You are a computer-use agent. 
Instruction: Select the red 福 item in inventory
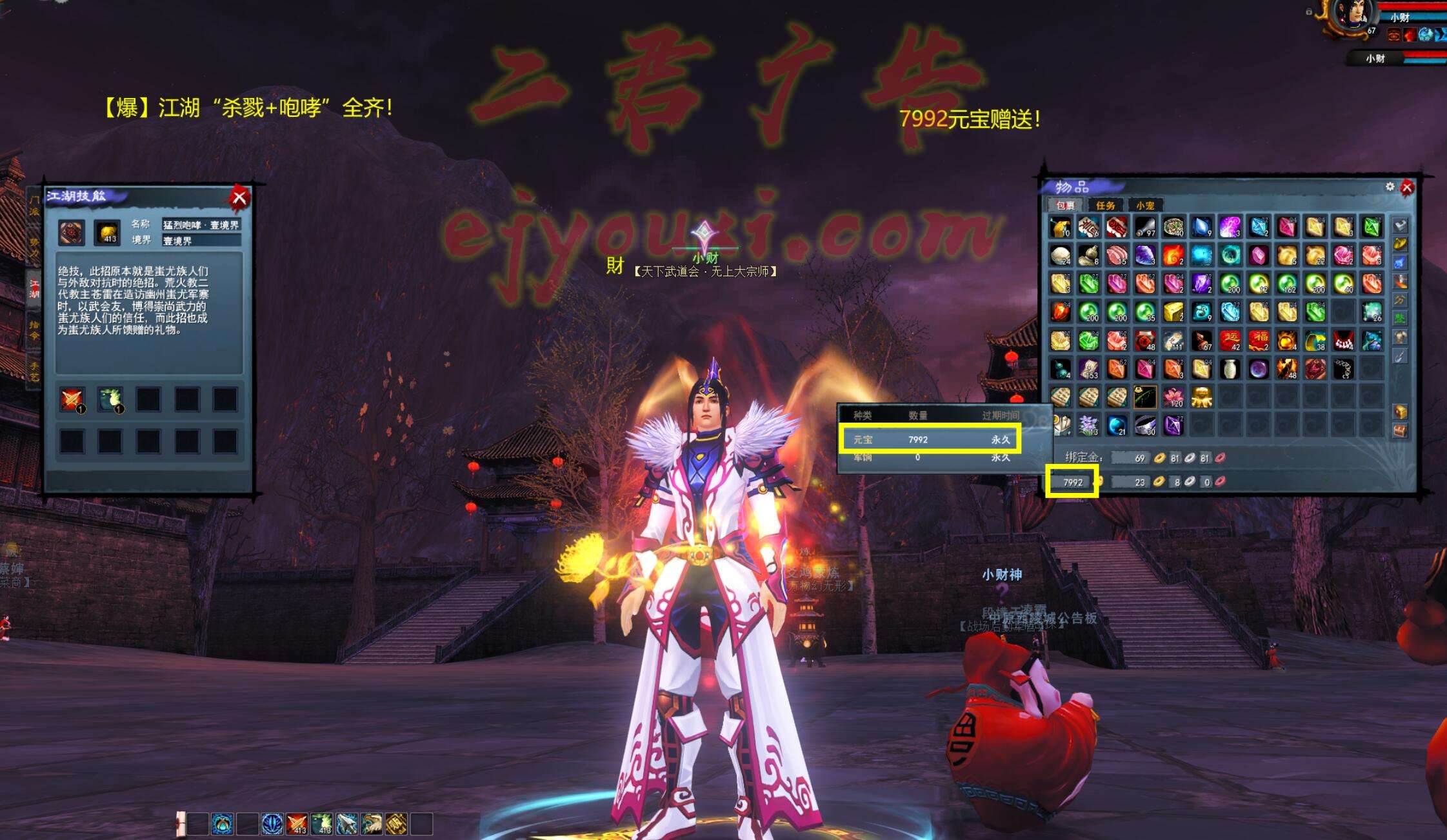pyautogui.click(x=1259, y=340)
